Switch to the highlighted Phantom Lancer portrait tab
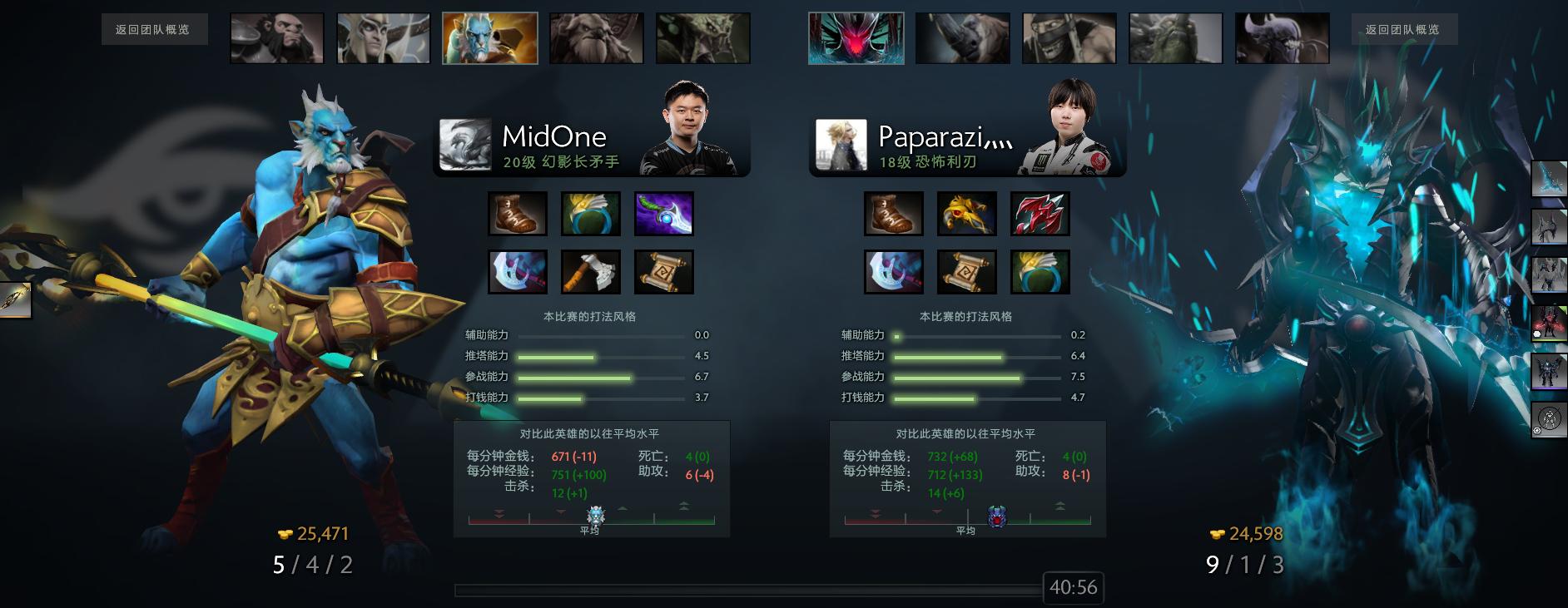Image resolution: width=1568 pixels, height=608 pixels. tap(492, 37)
